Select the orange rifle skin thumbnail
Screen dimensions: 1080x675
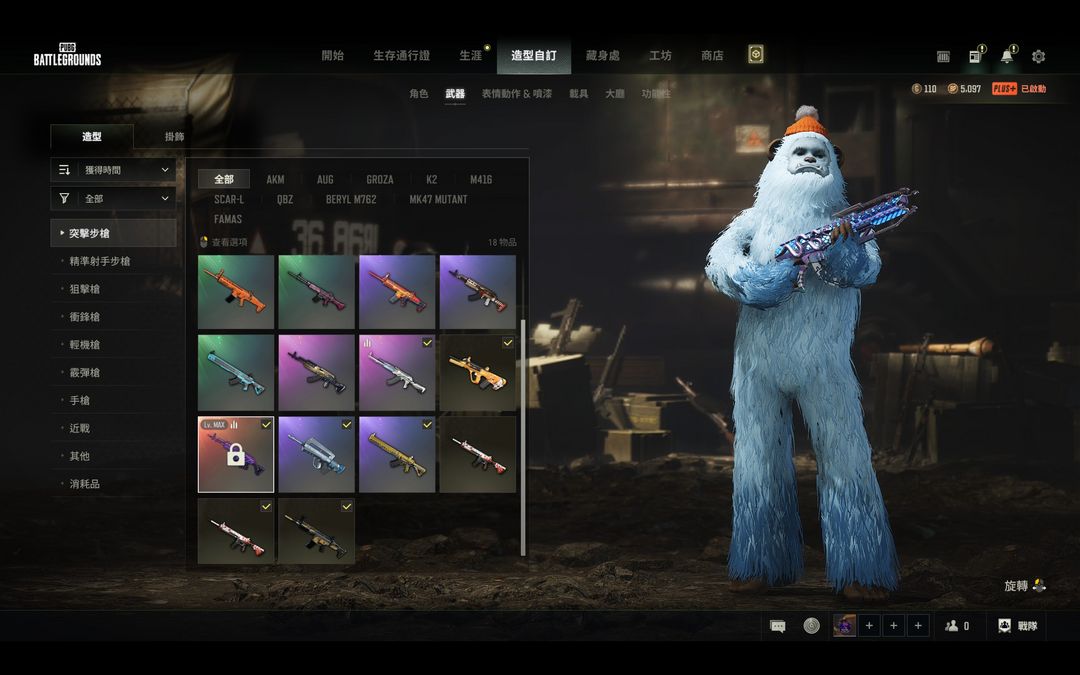[236, 292]
